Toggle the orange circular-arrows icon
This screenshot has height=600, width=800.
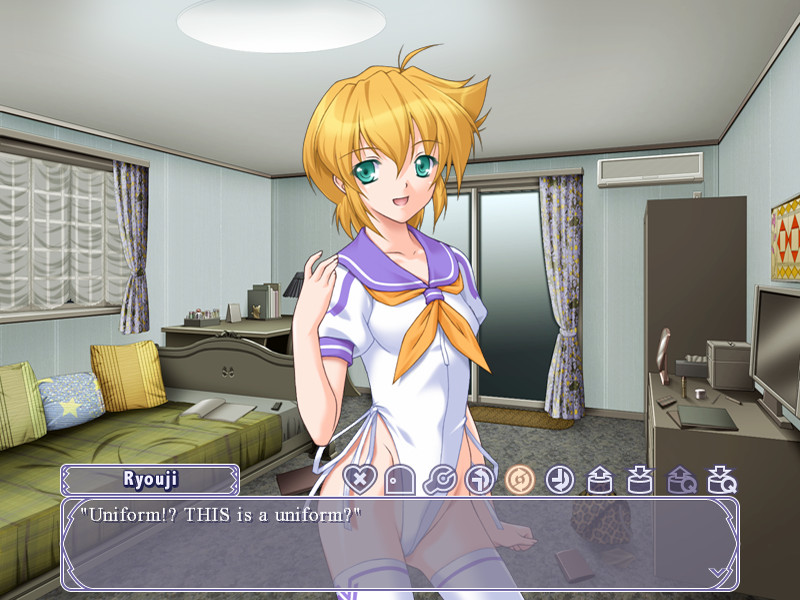tap(519, 480)
